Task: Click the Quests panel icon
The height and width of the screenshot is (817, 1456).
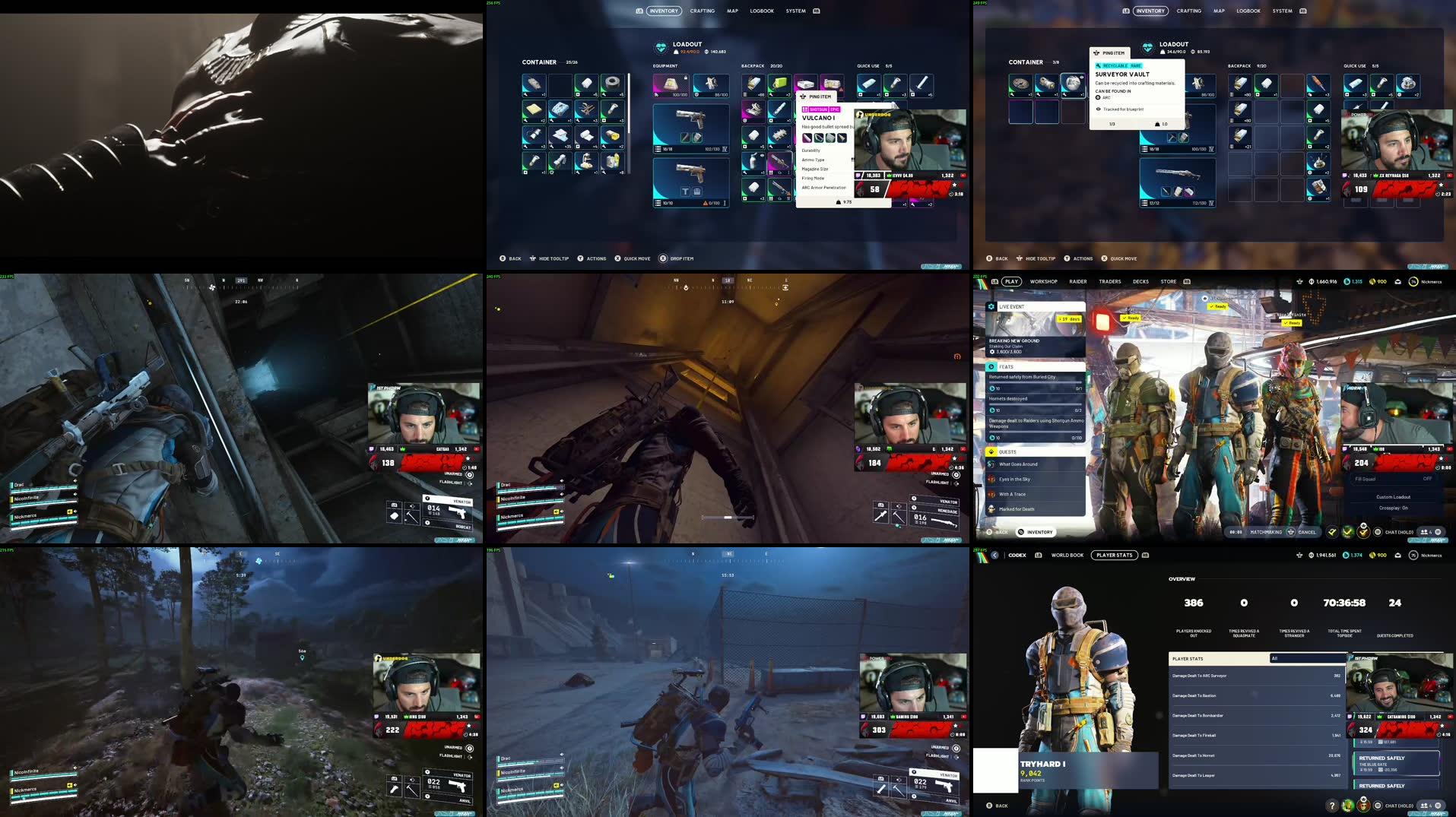Action: (x=991, y=451)
